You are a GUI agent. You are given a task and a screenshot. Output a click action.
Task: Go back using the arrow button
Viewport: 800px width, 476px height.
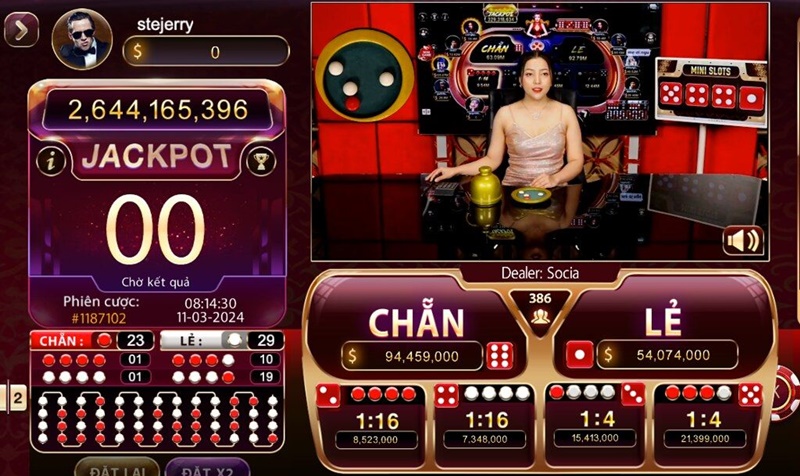click(21, 32)
